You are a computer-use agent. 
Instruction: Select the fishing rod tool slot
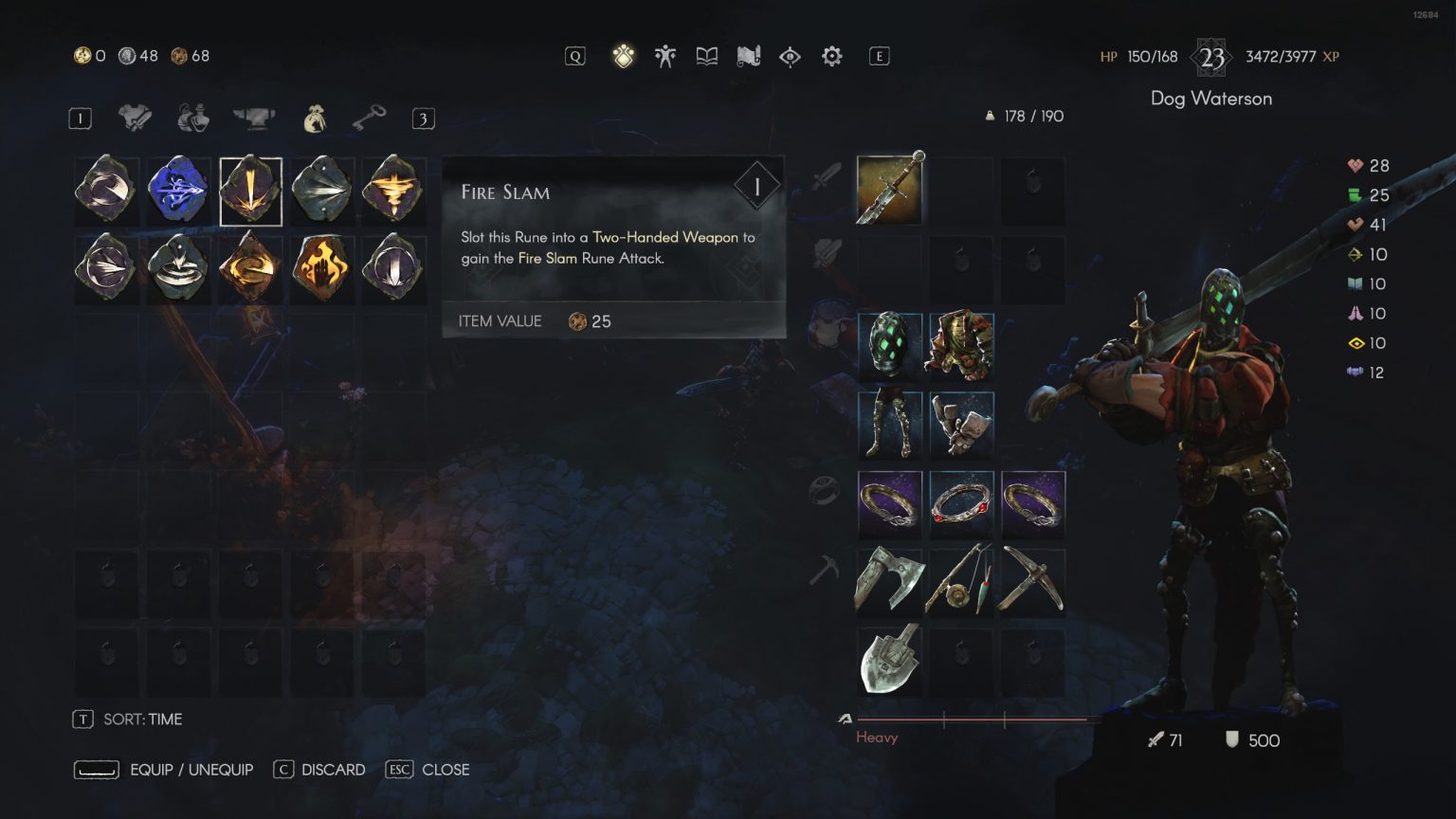[x=961, y=581]
